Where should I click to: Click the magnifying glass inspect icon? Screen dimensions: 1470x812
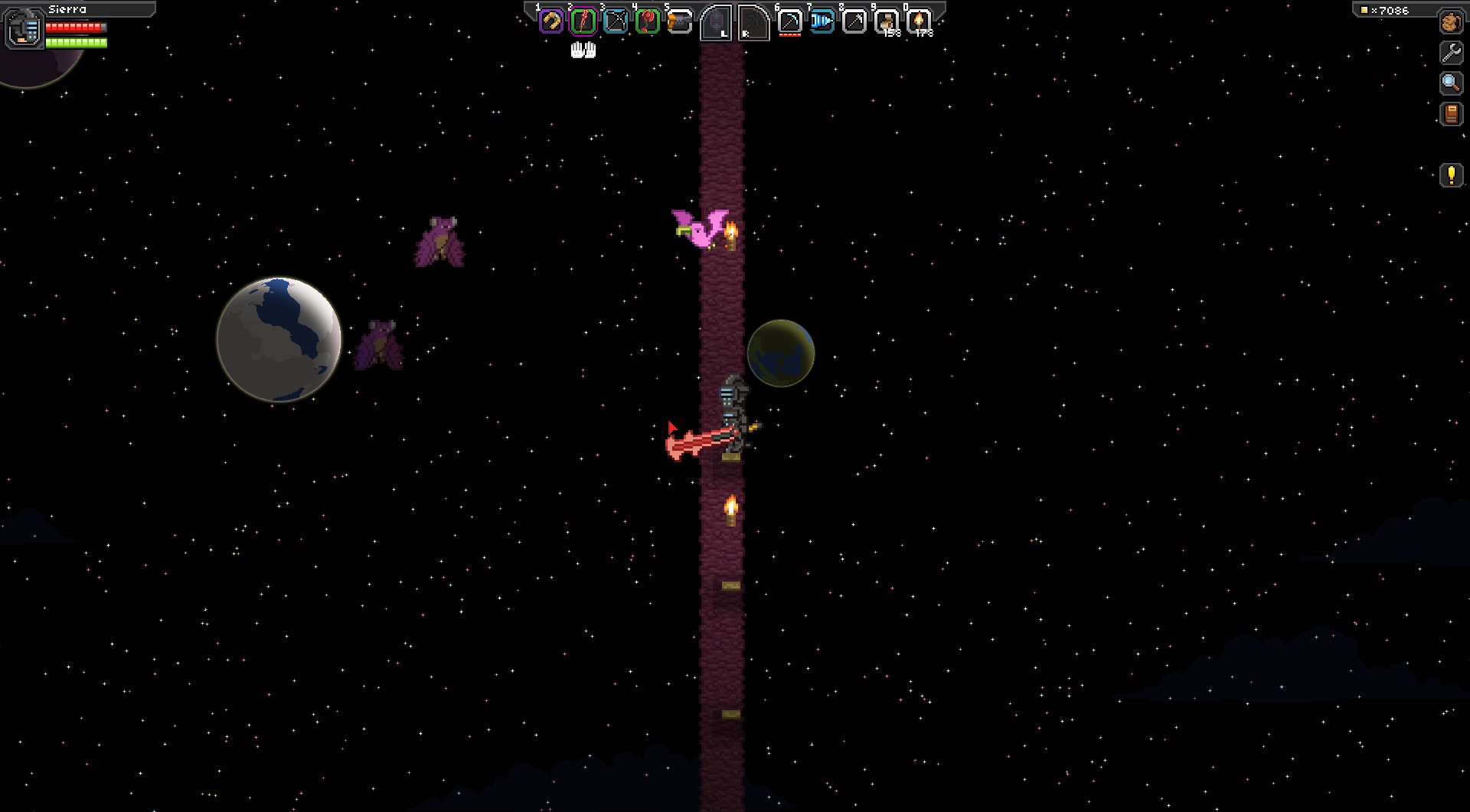pos(1451,83)
